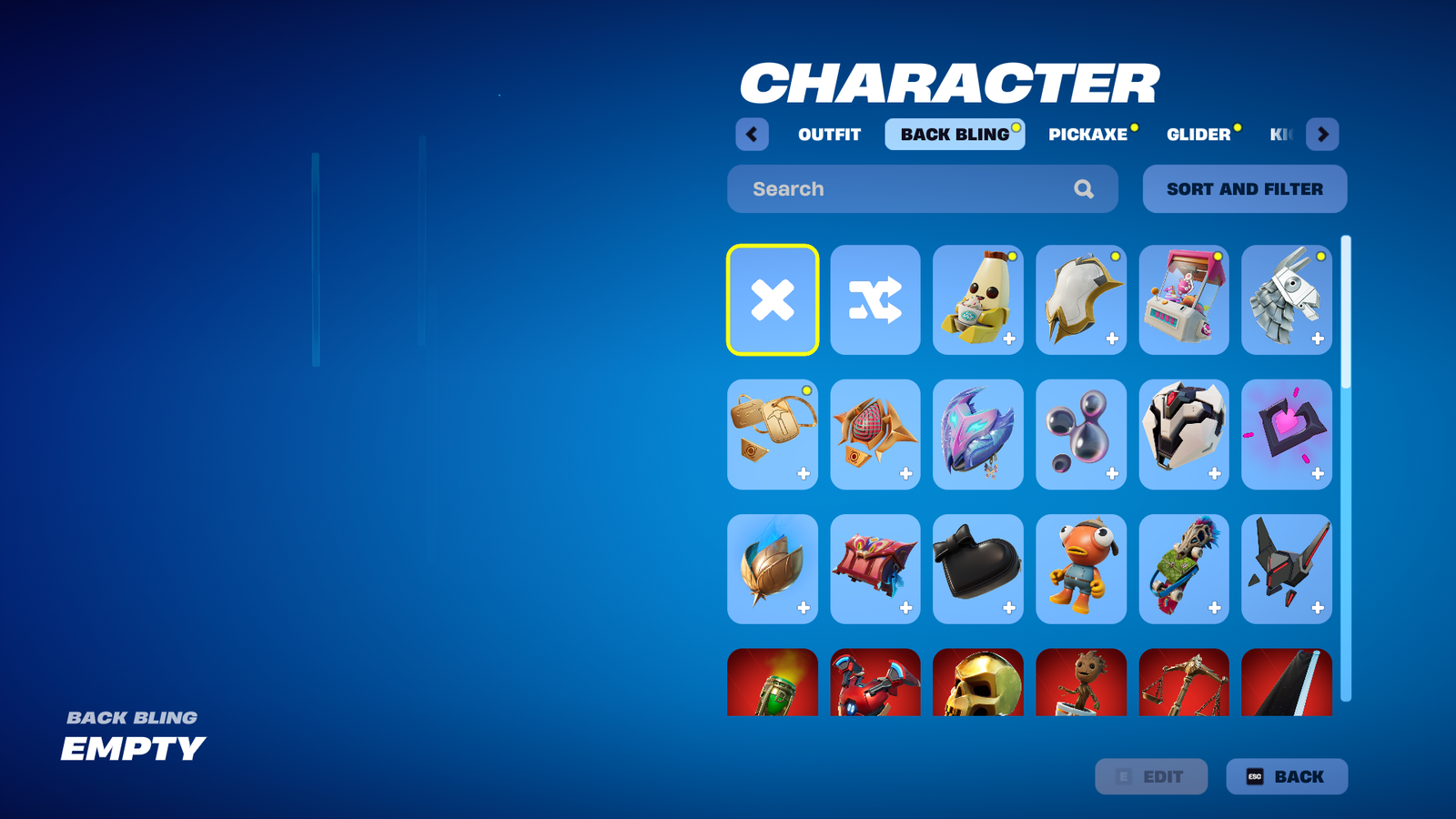Image resolution: width=1456 pixels, height=819 pixels.
Task: Click the left arrow beside category tabs
Action: click(752, 135)
